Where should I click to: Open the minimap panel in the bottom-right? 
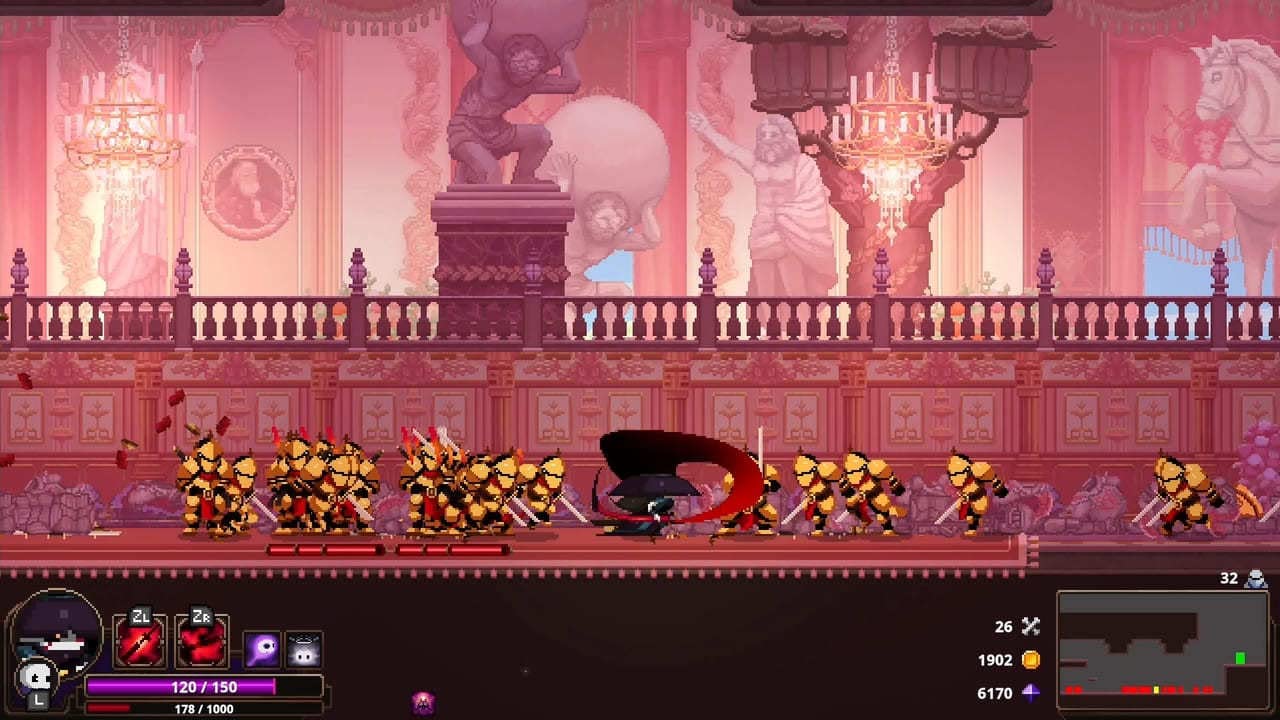pos(1165,650)
